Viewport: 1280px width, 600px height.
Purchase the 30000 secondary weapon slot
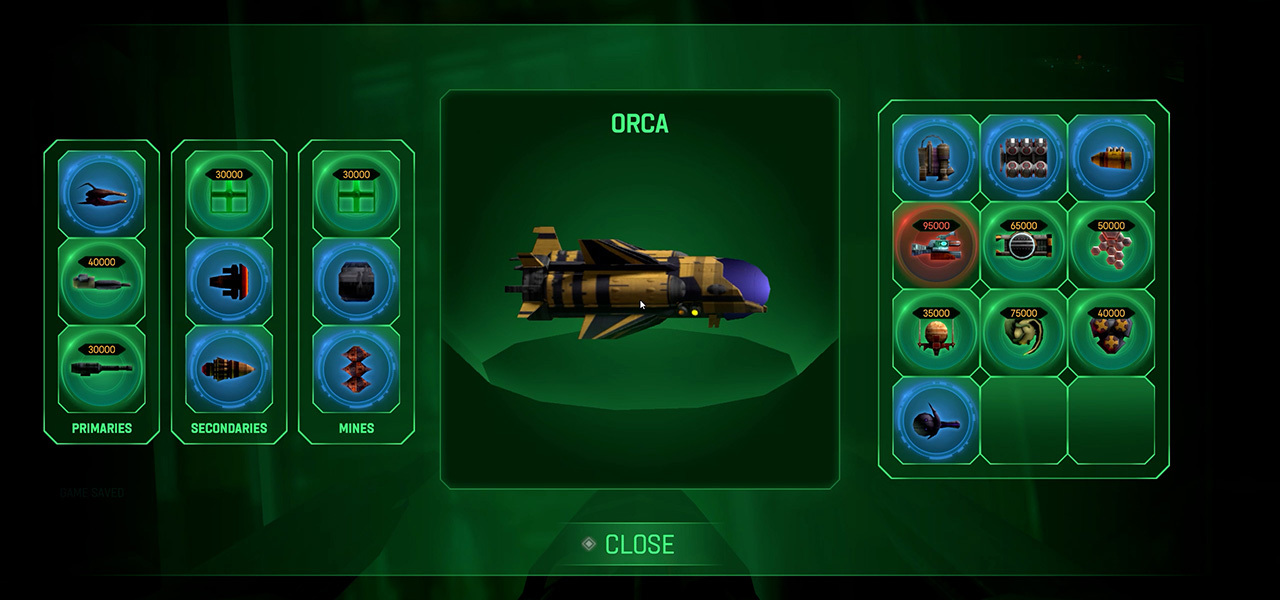(229, 194)
